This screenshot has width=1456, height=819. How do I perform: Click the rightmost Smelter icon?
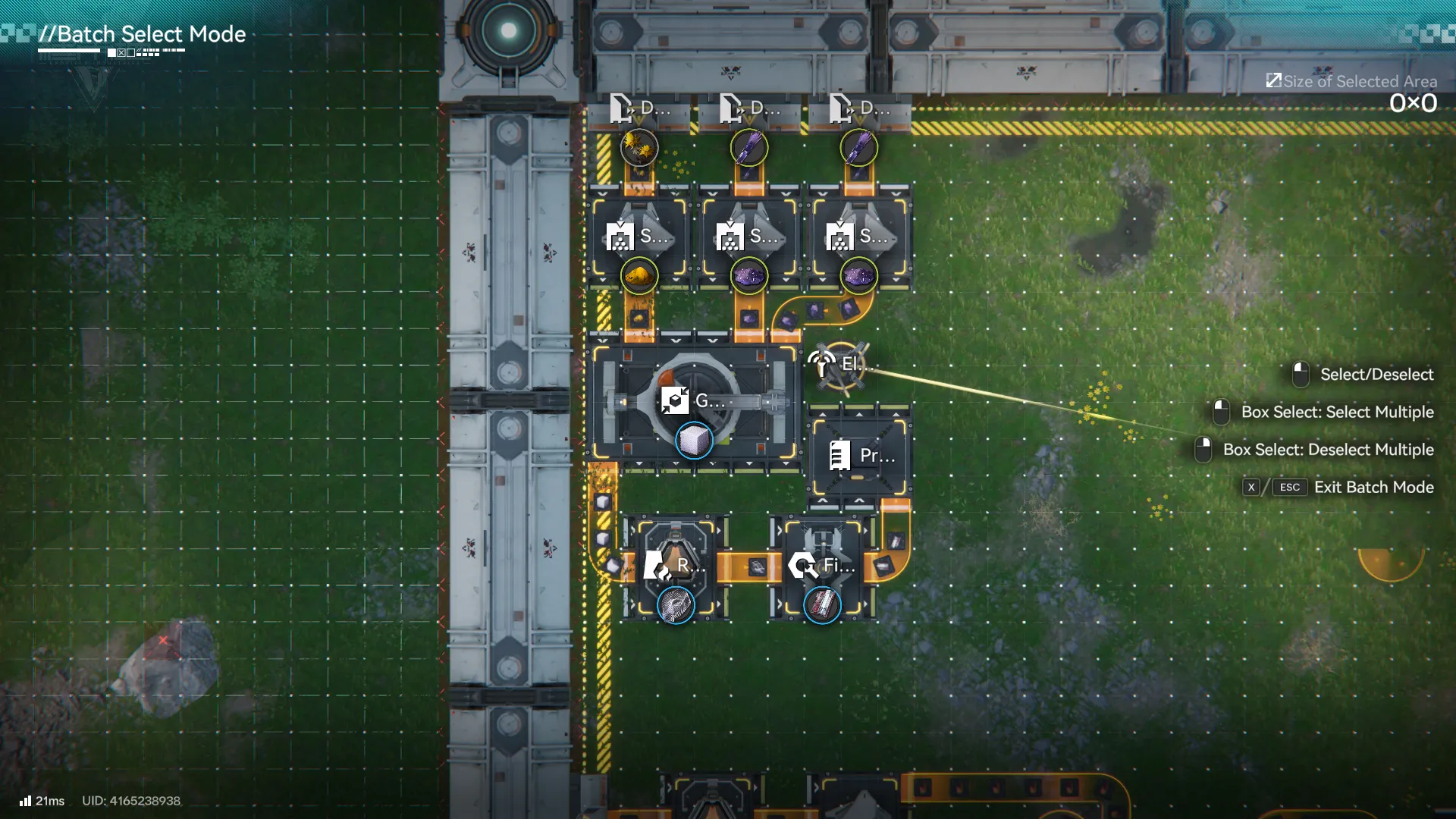(x=841, y=237)
